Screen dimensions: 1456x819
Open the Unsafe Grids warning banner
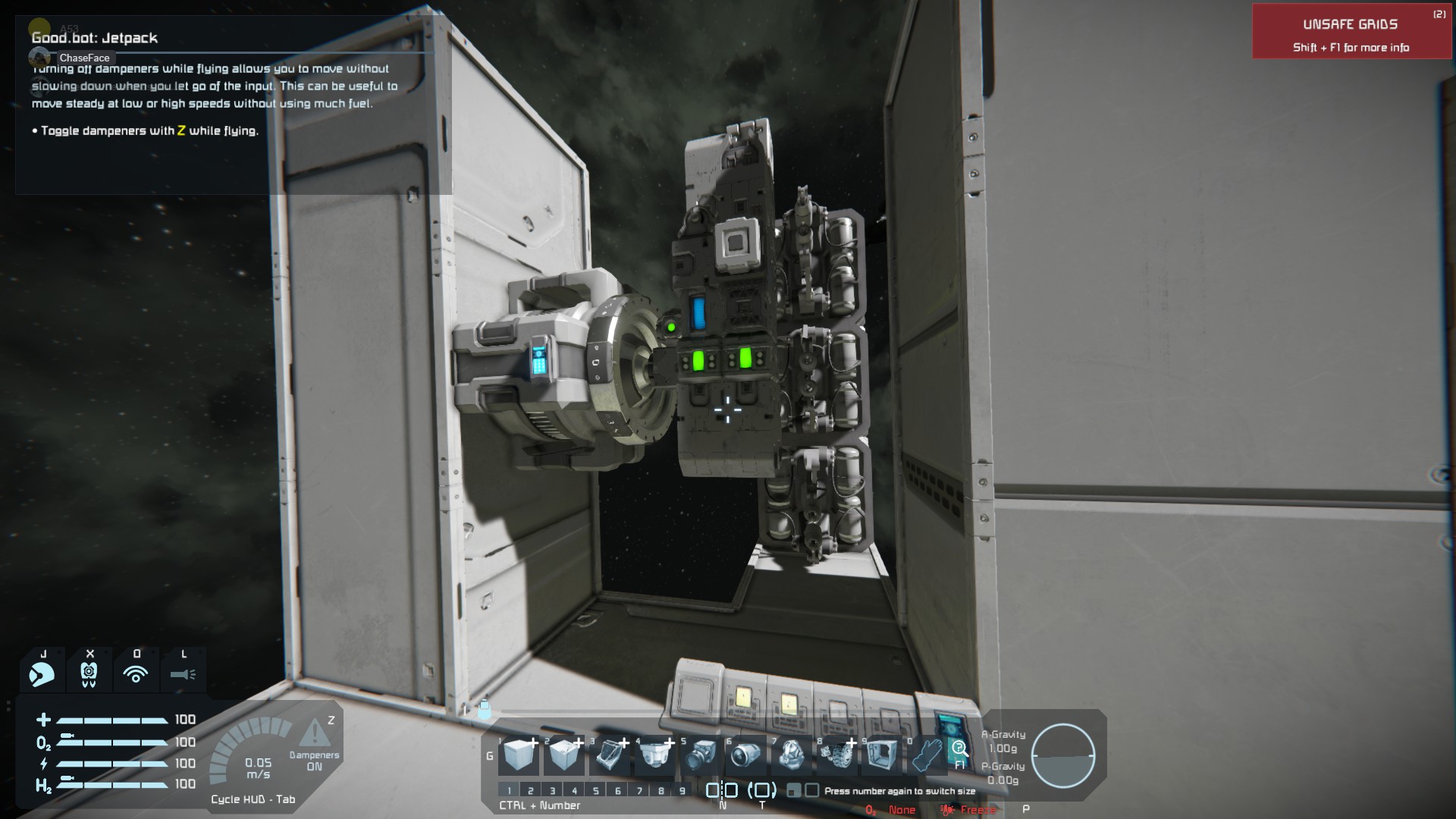point(1351,32)
